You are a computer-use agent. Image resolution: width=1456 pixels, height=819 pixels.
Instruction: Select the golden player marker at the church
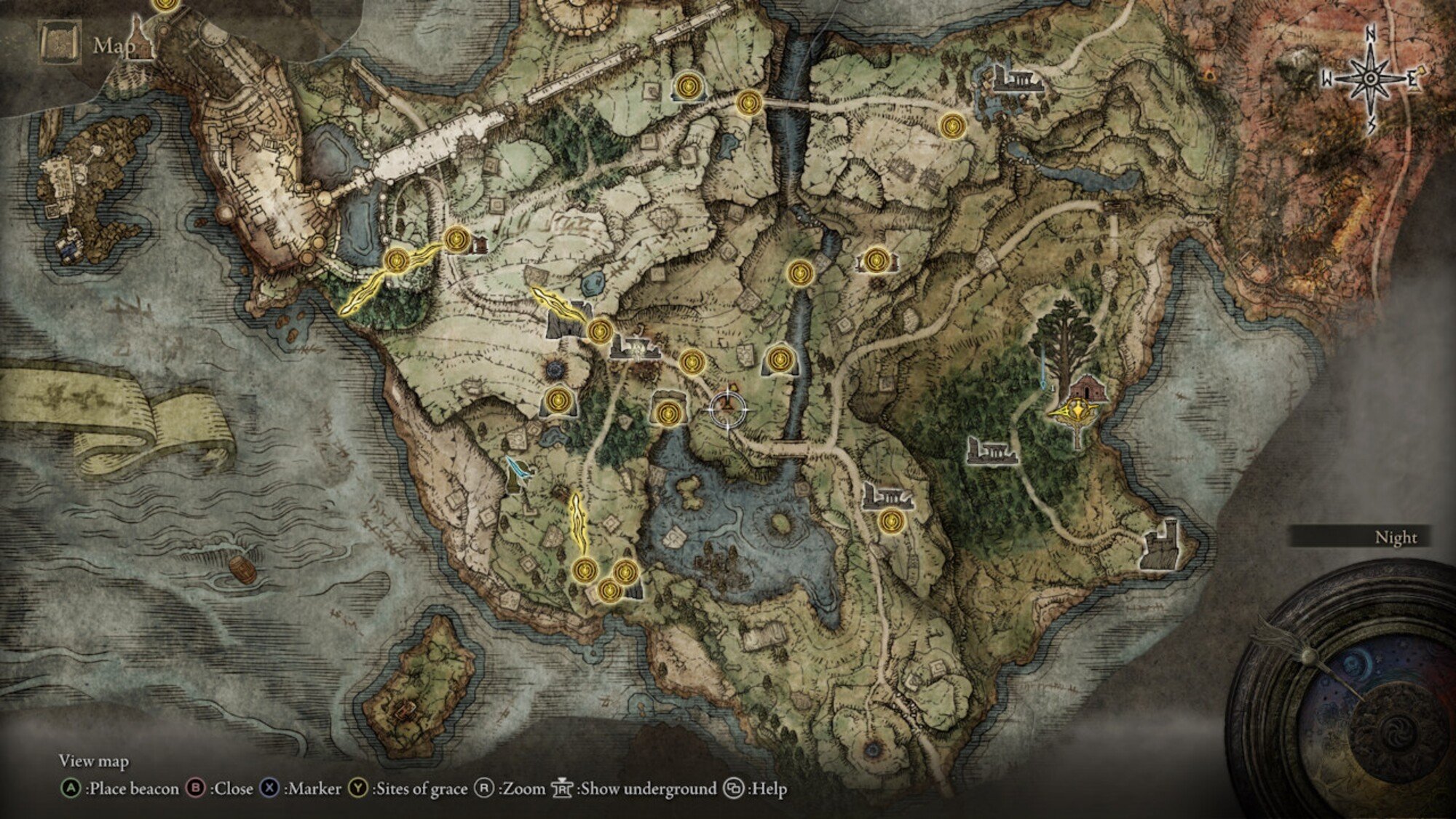(1075, 412)
